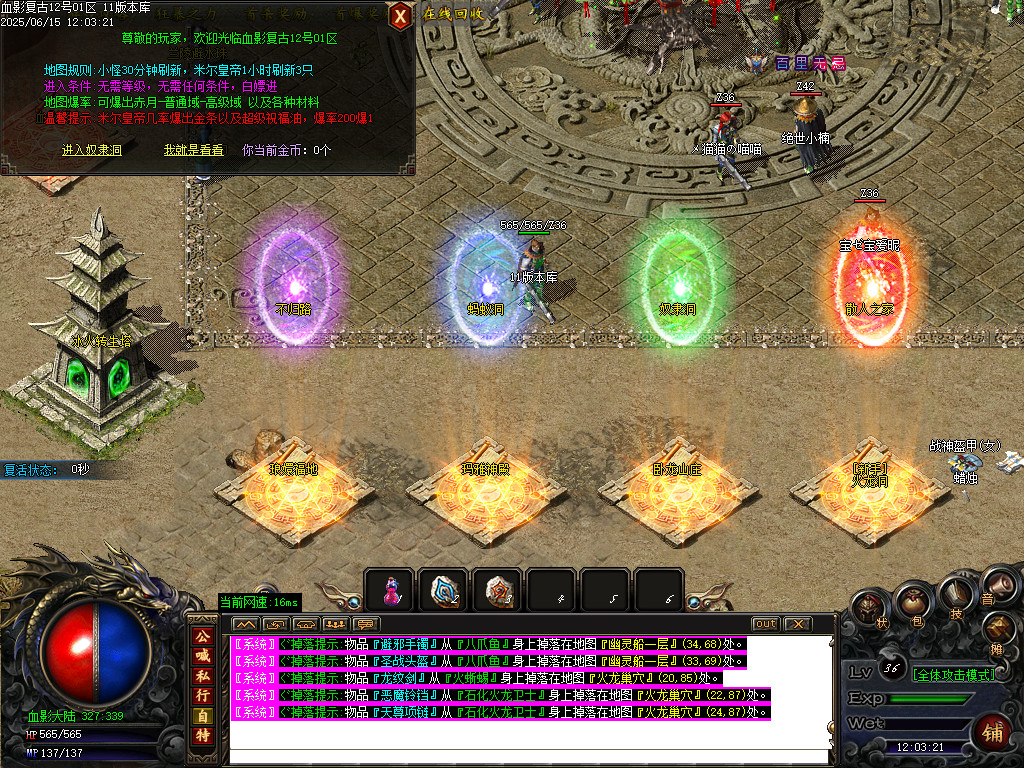Close the chat window with its X button
Screen dimensions: 1024x768
click(x=797, y=624)
